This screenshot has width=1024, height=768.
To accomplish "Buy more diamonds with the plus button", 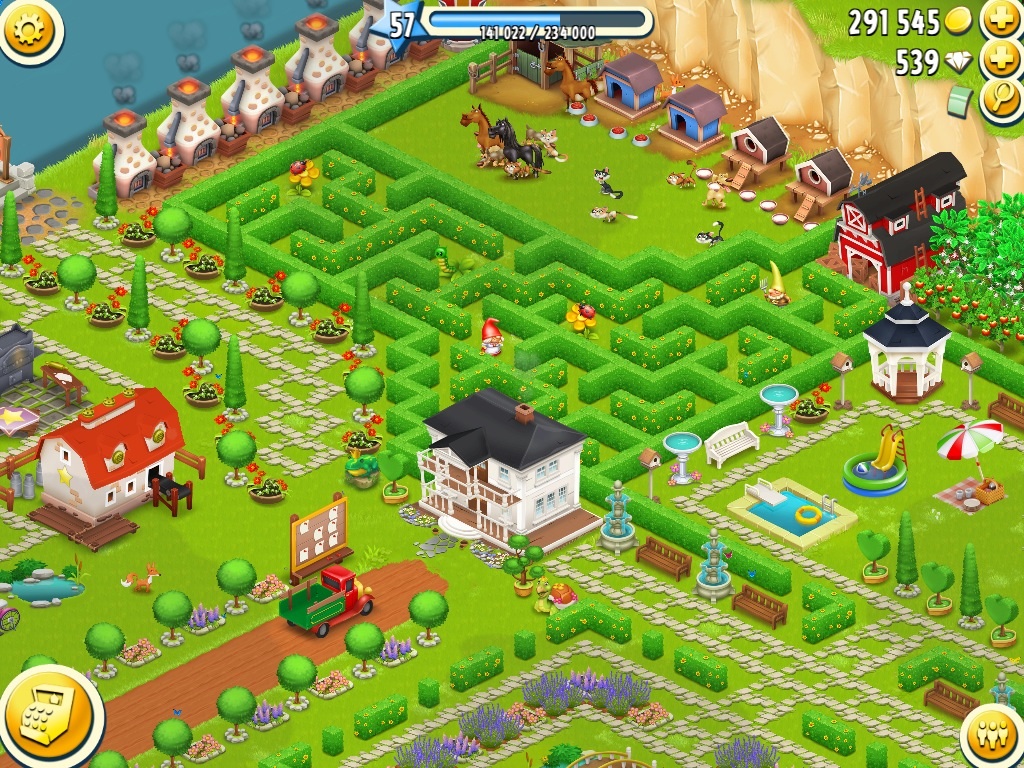I will coord(1000,60).
